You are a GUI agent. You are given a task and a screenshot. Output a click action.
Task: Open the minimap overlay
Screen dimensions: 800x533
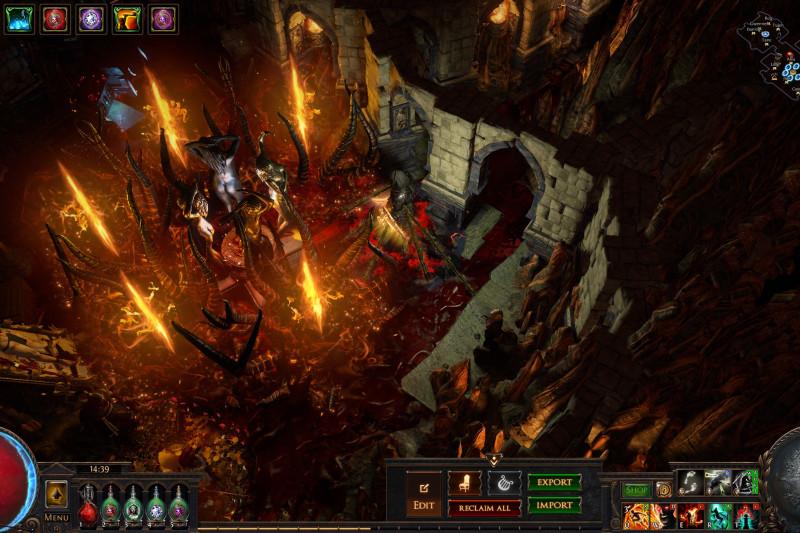tap(768, 50)
